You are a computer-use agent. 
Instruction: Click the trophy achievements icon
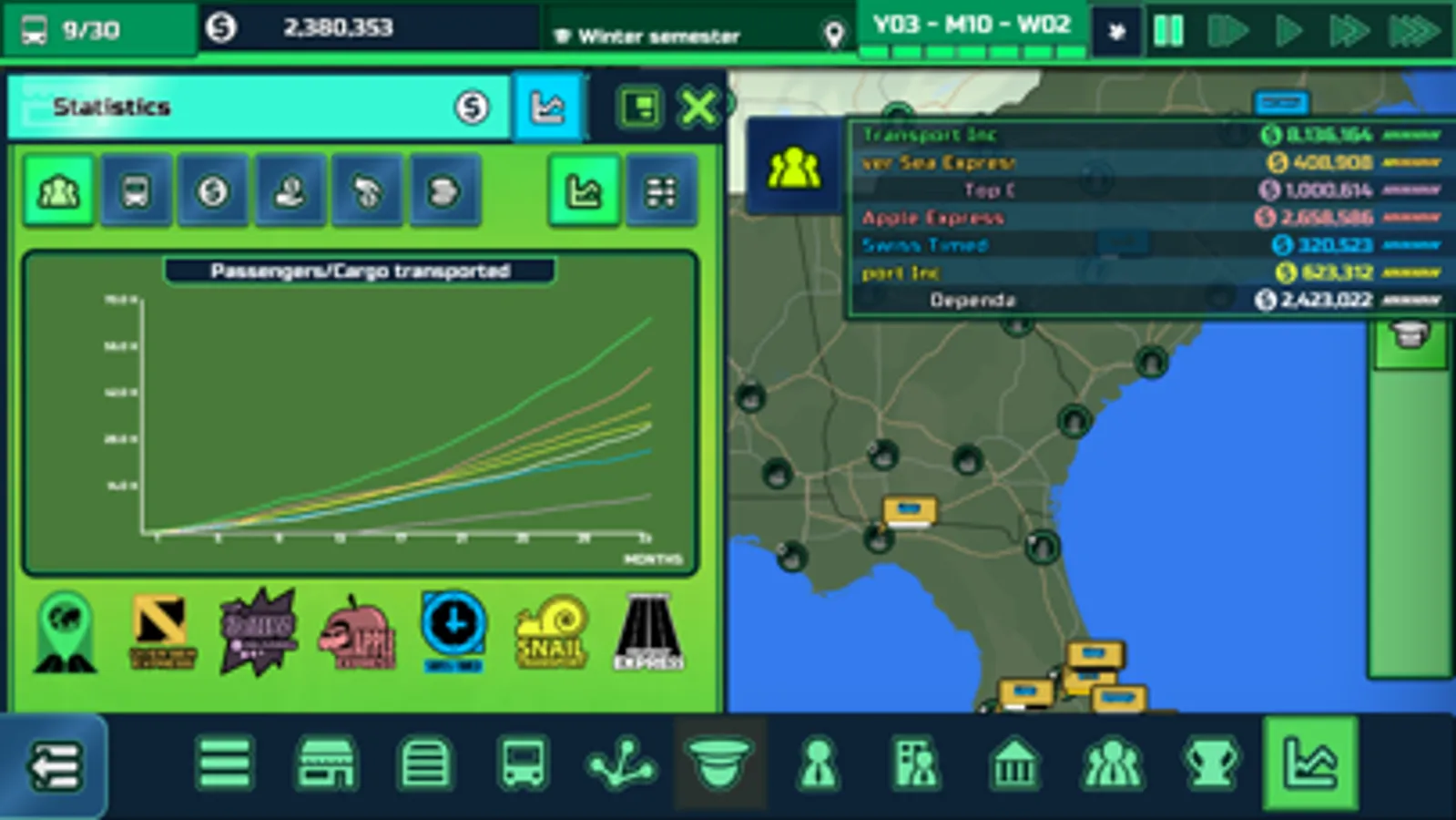(x=1211, y=765)
